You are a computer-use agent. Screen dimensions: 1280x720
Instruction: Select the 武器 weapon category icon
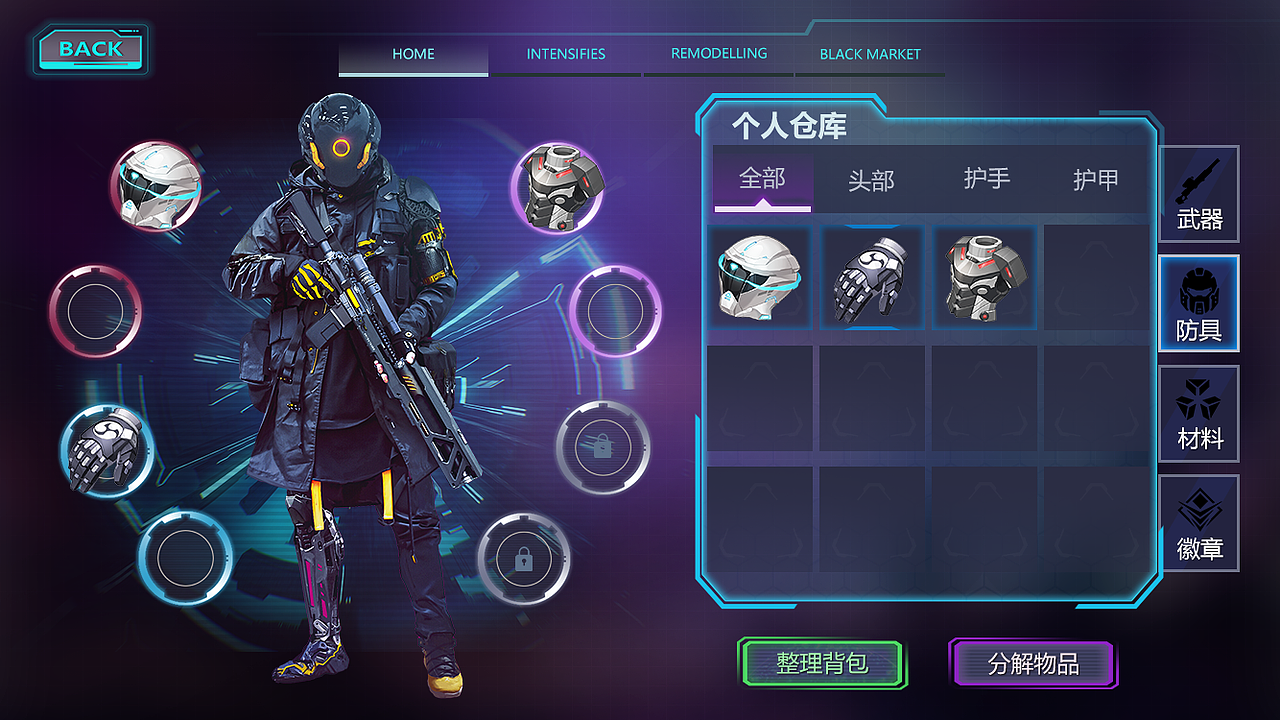1198,193
